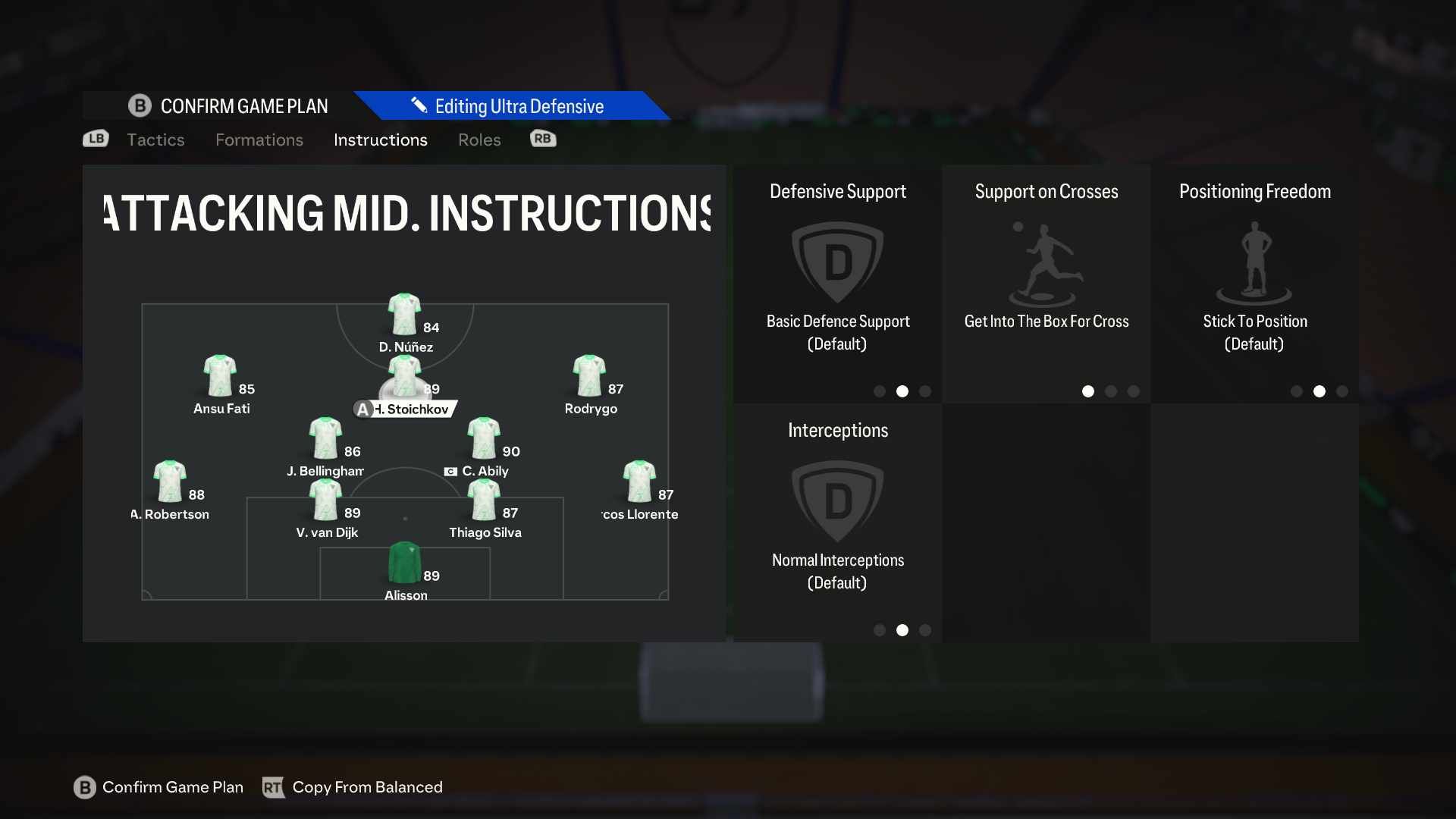1456x819 pixels.
Task: Open the Roles tab
Action: pos(479,140)
